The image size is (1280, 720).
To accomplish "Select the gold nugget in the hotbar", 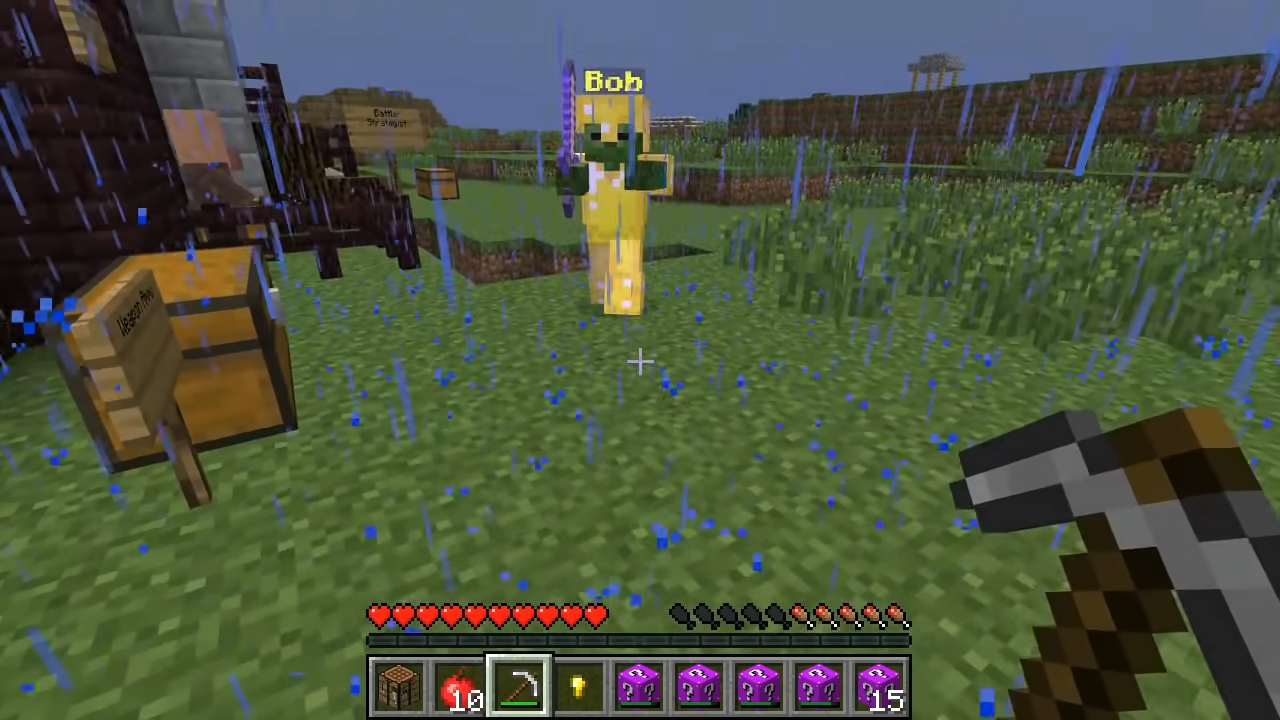I will coord(578,685).
